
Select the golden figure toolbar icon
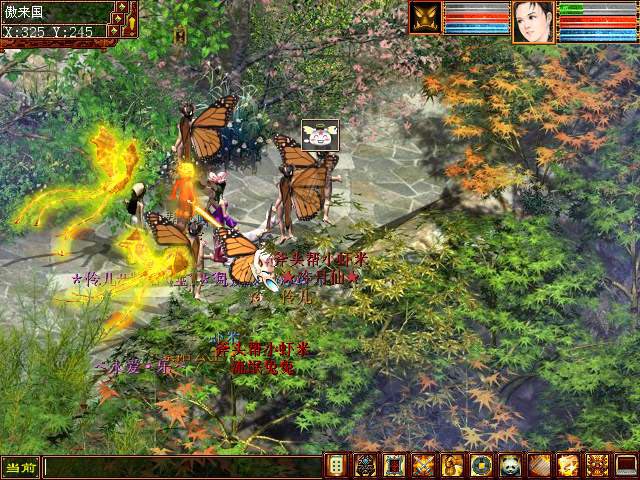[x=452, y=466]
